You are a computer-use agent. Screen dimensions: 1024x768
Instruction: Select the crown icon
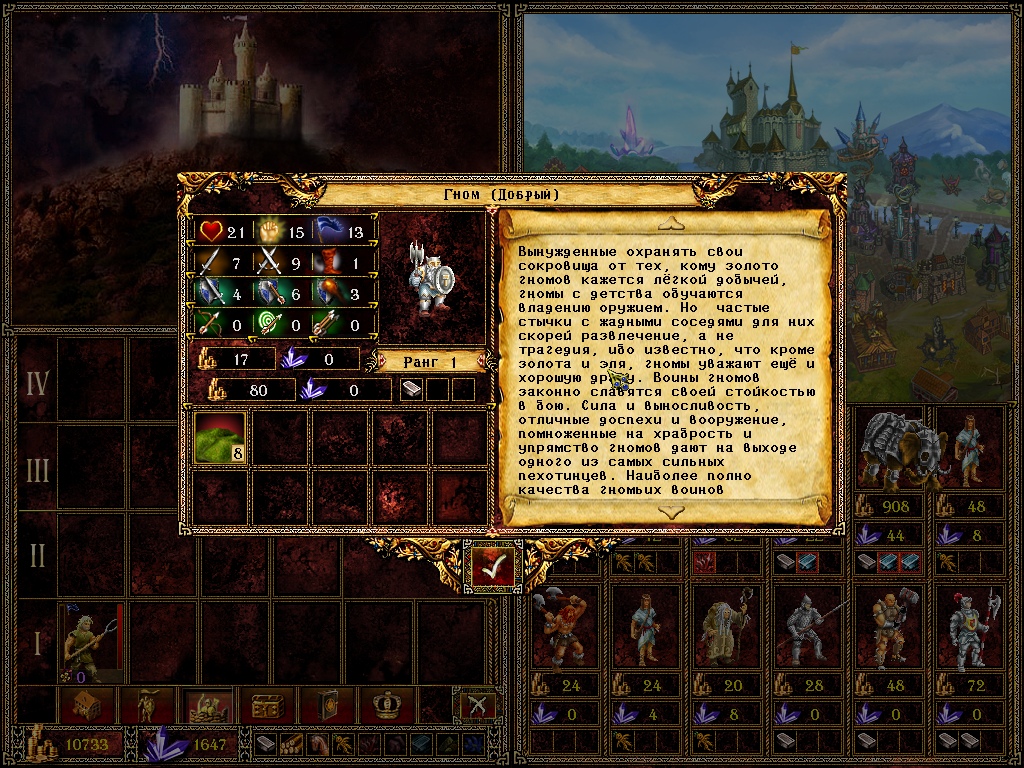coord(386,706)
